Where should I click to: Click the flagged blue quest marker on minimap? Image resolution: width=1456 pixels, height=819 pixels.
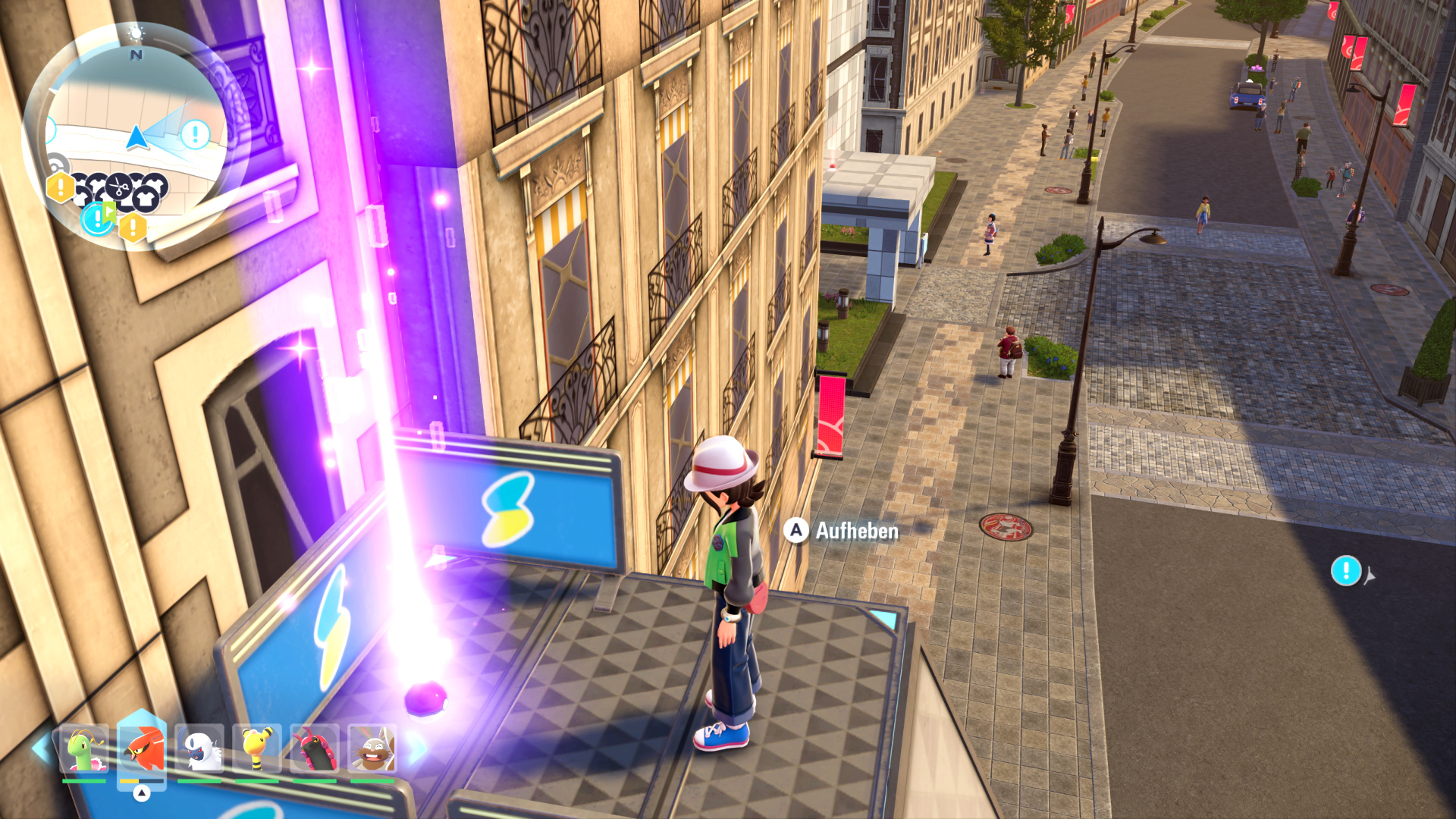(x=99, y=218)
